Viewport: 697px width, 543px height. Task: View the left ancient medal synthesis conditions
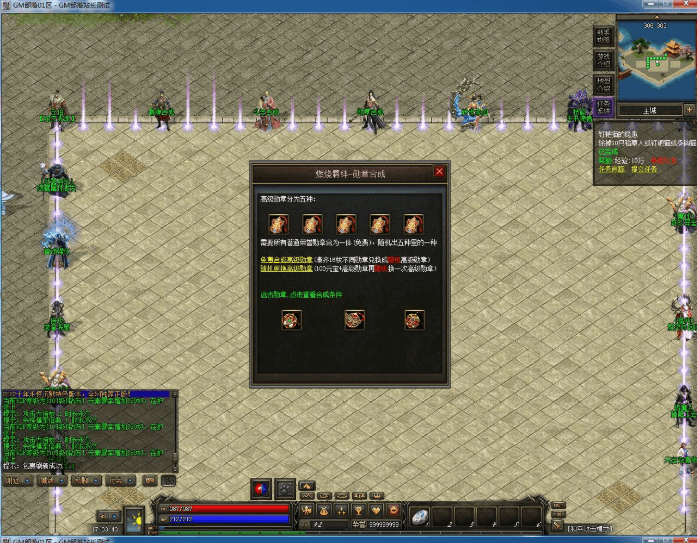pyautogui.click(x=293, y=320)
